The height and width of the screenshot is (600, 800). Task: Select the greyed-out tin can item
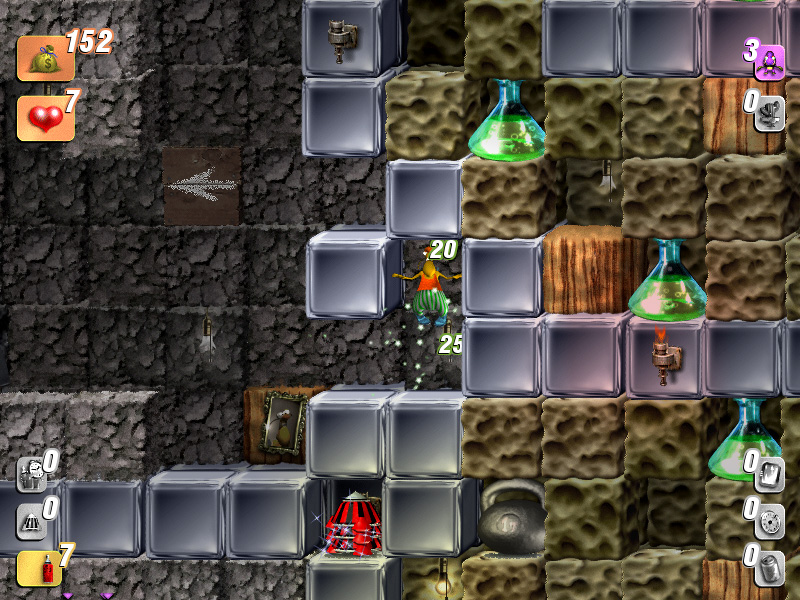click(768, 567)
